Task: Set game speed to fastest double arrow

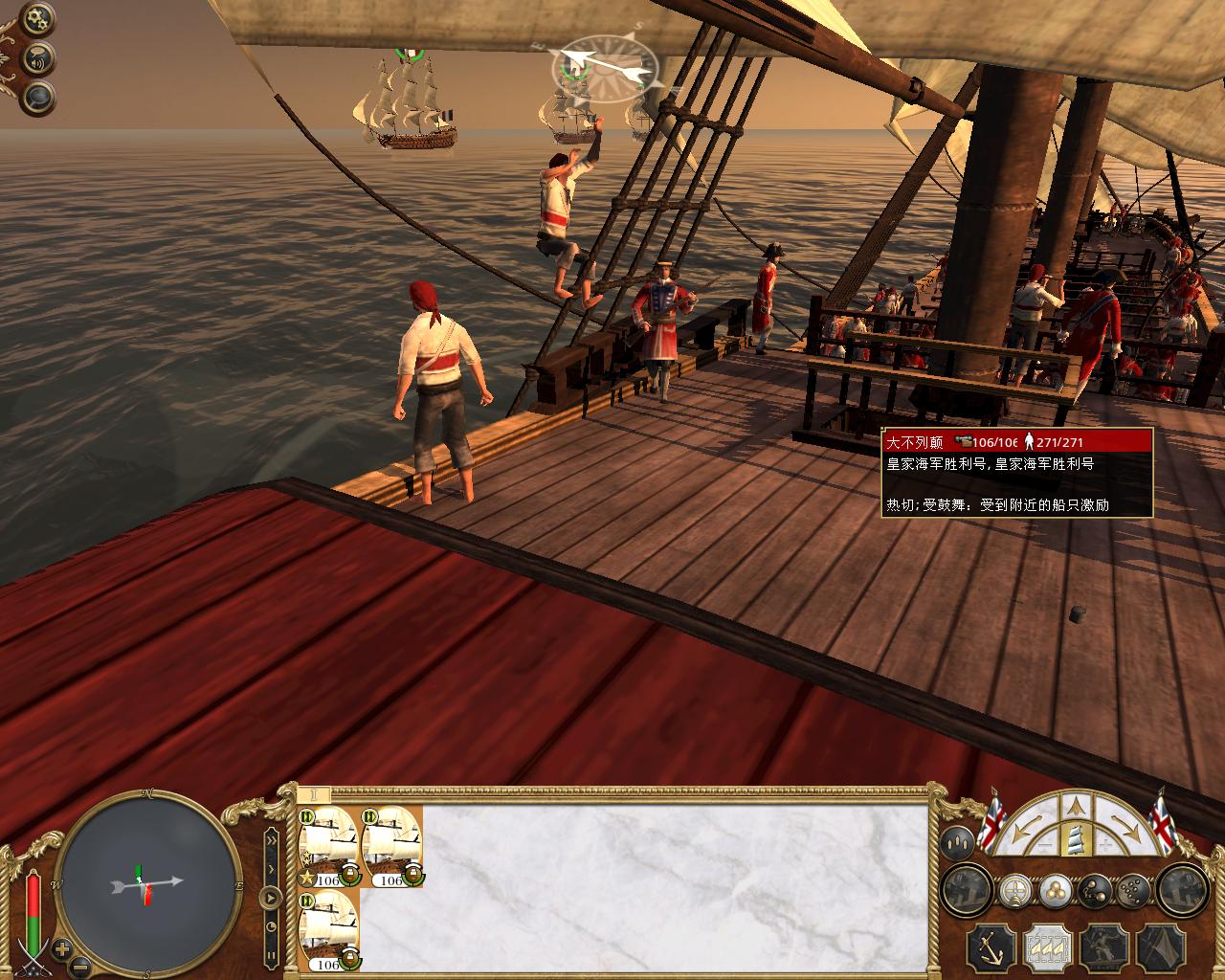Action: [x=271, y=841]
